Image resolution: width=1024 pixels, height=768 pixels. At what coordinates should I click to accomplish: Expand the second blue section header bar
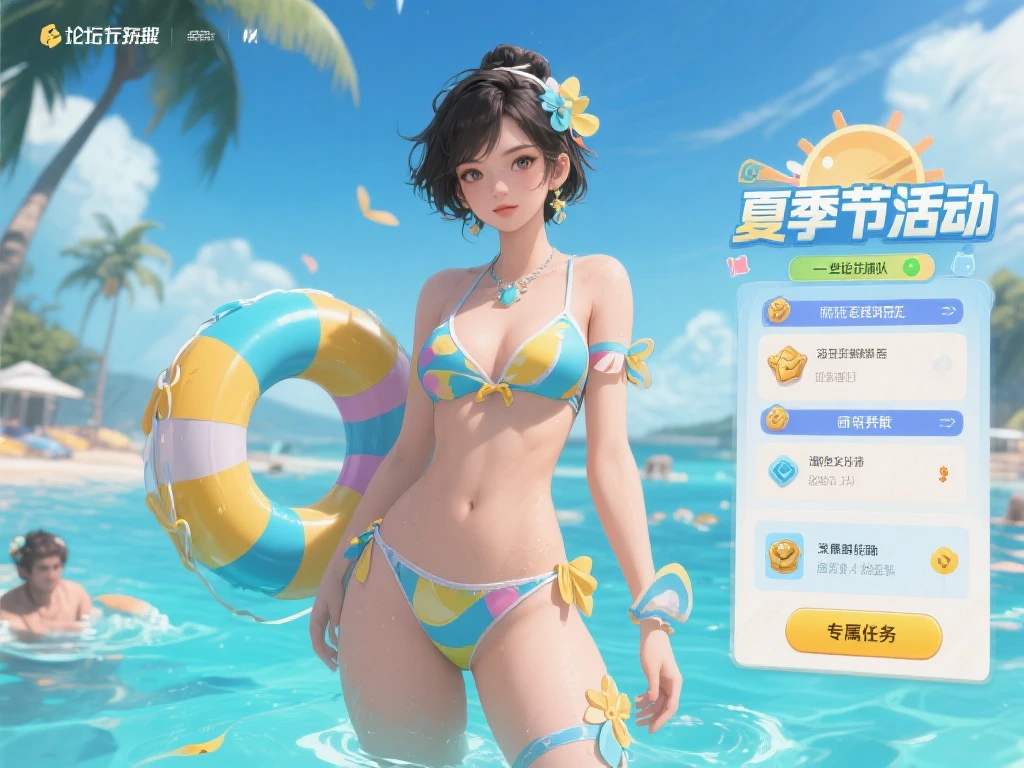coord(862,421)
